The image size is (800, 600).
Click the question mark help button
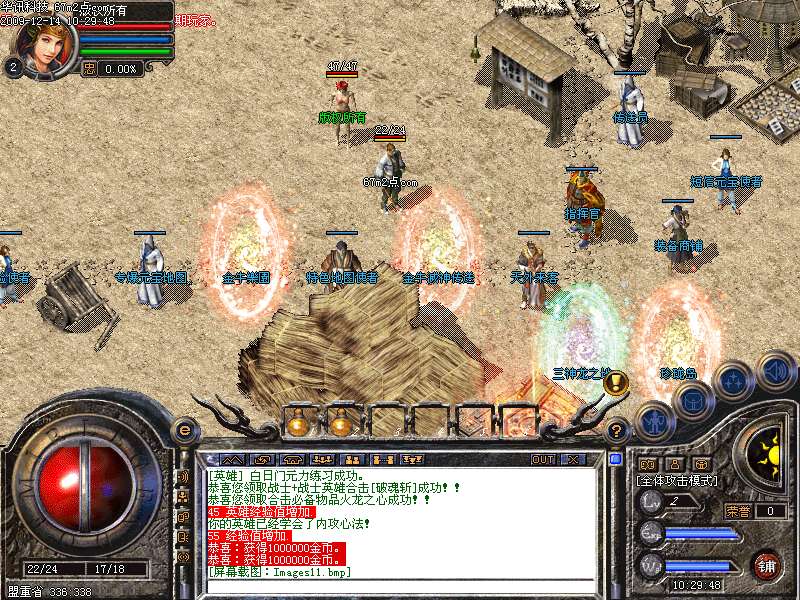pyautogui.click(x=617, y=431)
